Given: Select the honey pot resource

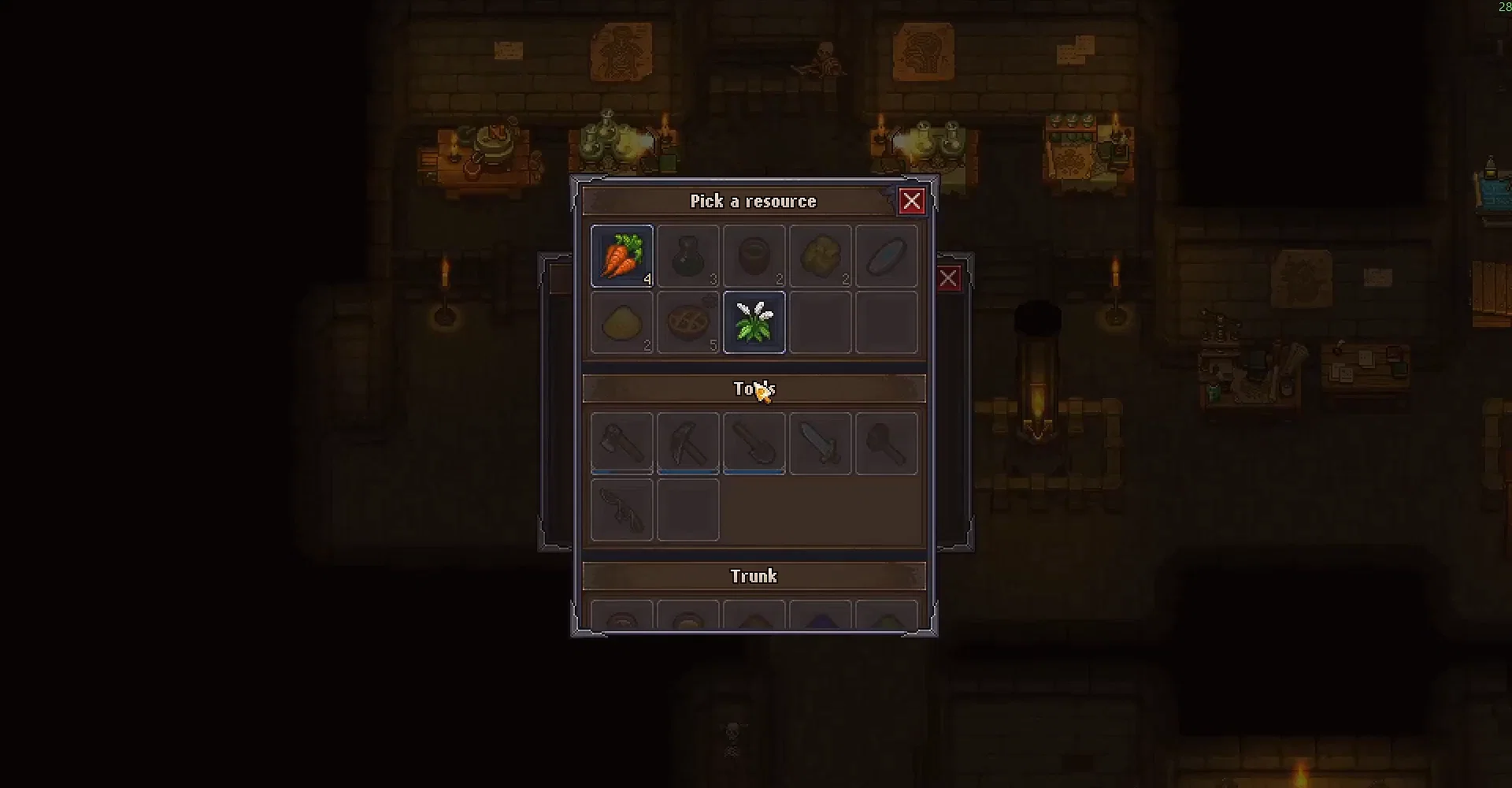Looking at the screenshot, I should pyautogui.click(x=754, y=255).
